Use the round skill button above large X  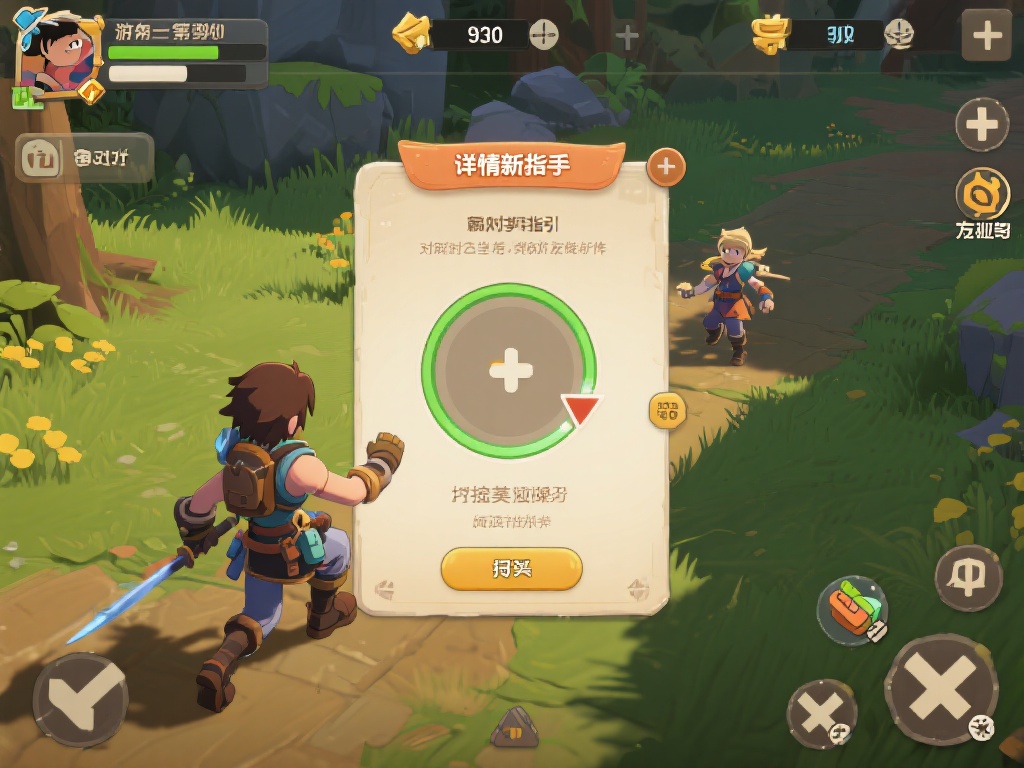(968, 578)
